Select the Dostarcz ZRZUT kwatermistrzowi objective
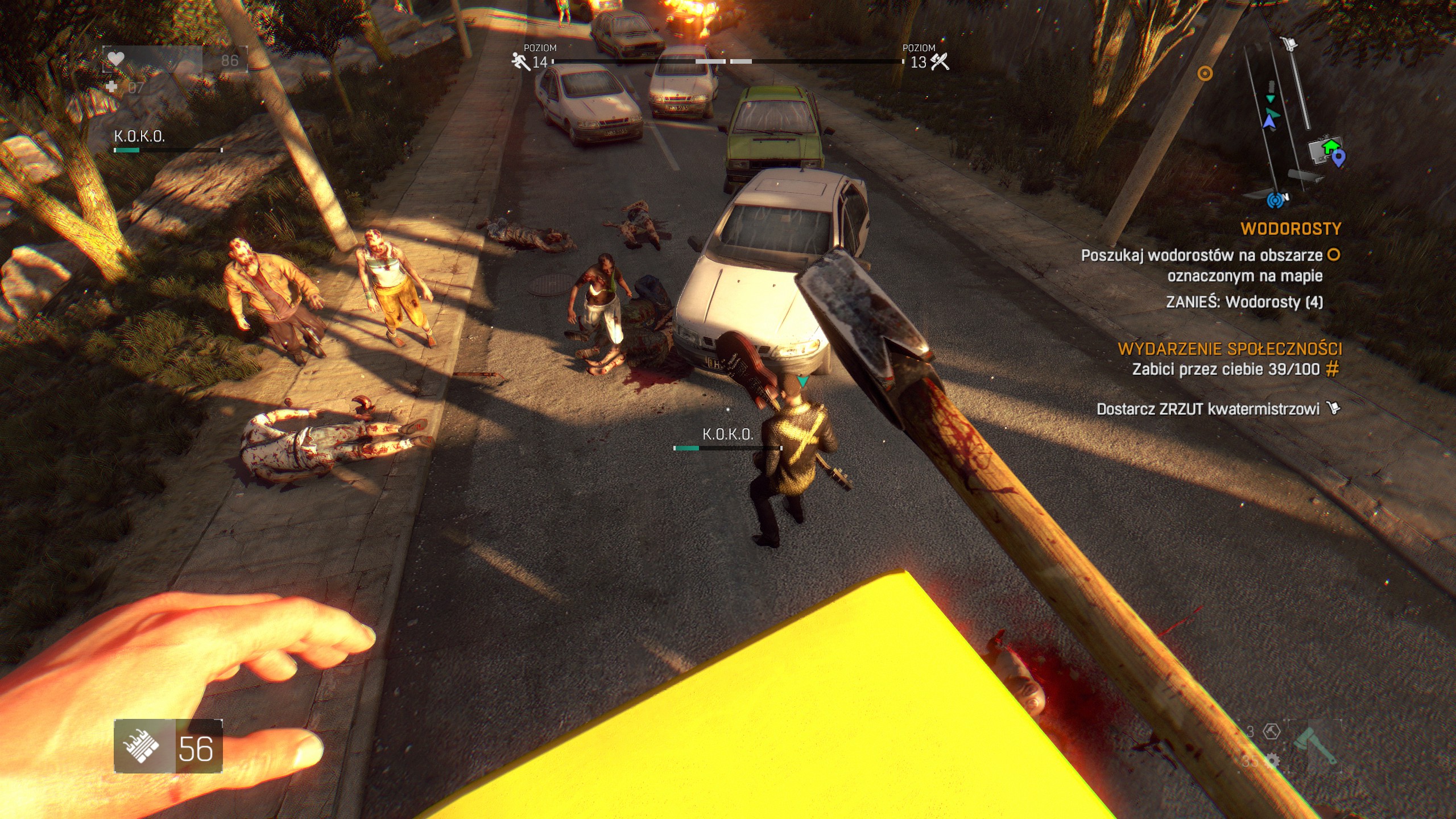The height and width of the screenshot is (819, 1456). click(x=1207, y=409)
